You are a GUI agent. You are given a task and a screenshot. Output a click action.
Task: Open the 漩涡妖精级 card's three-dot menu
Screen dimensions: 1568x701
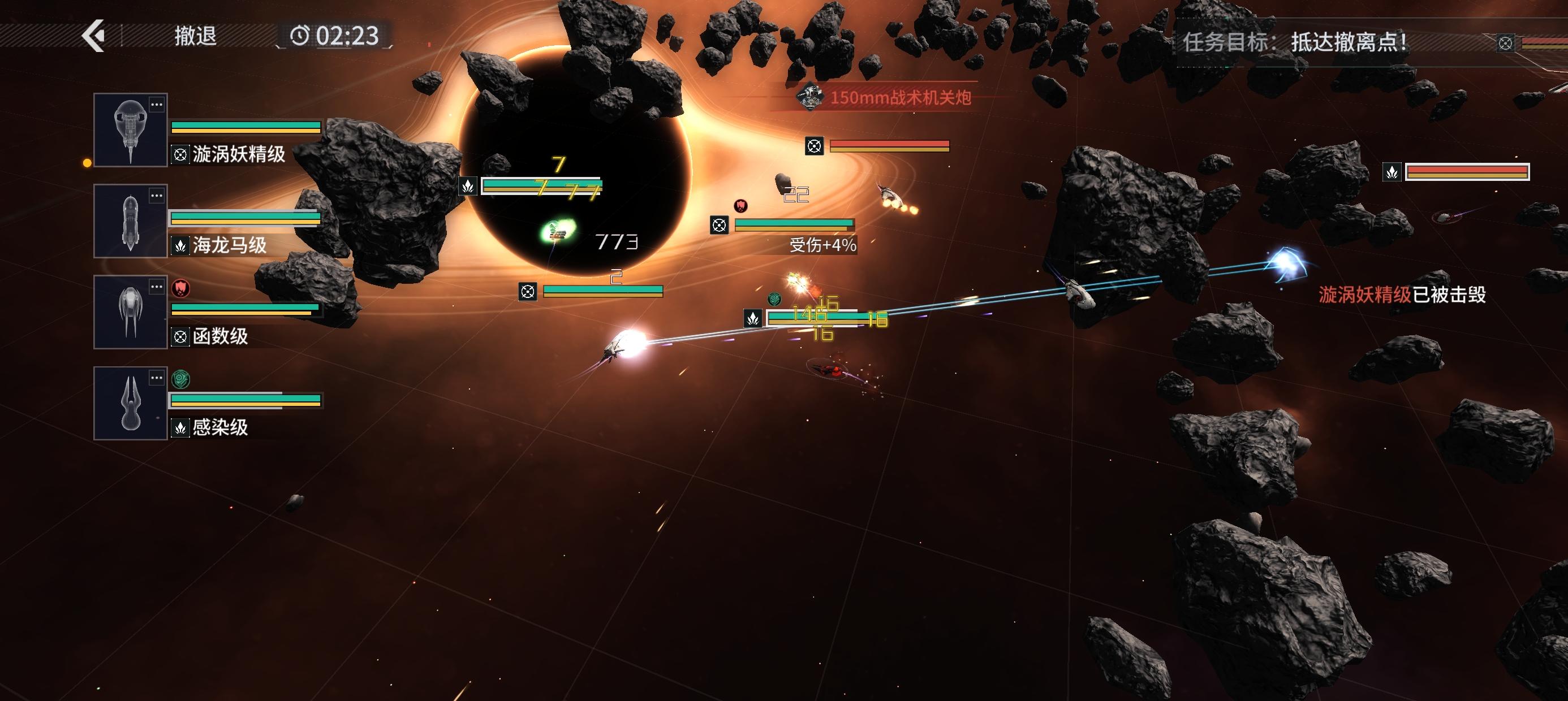click(157, 105)
